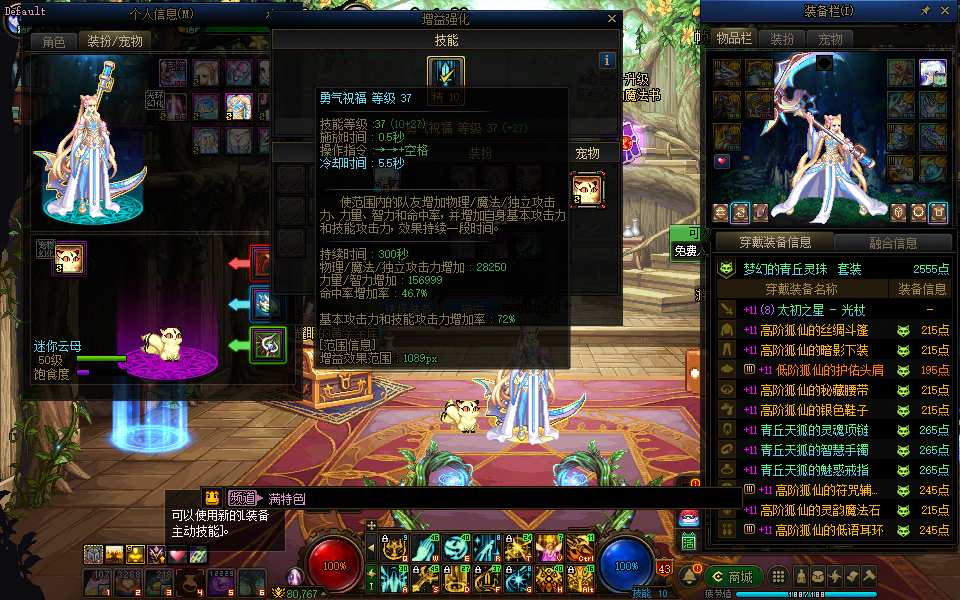Screen dimensions: 960x600
Task: Click the blue info button
Action: pos(605,60)
